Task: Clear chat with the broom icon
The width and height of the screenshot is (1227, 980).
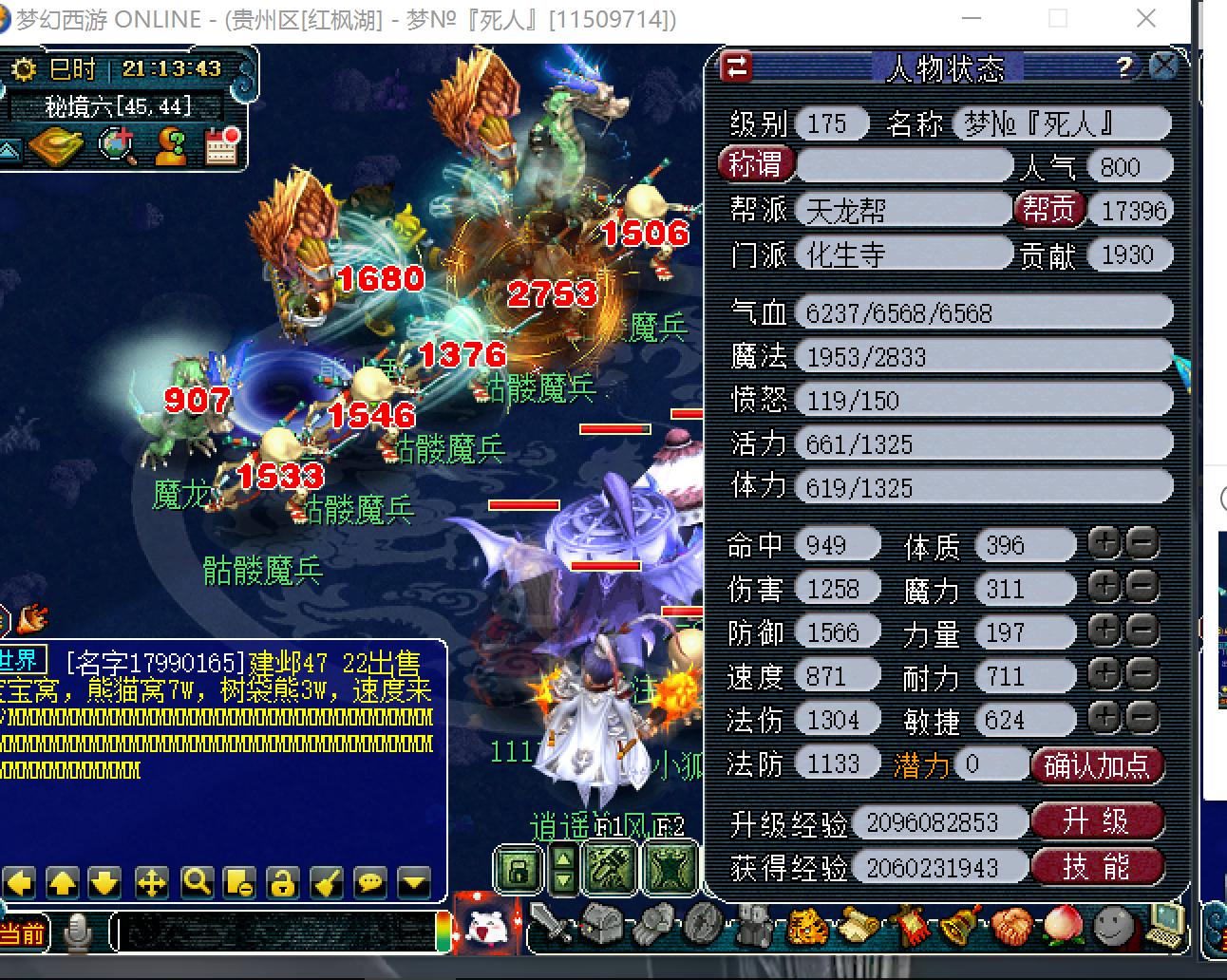Action: pos(327,883)
